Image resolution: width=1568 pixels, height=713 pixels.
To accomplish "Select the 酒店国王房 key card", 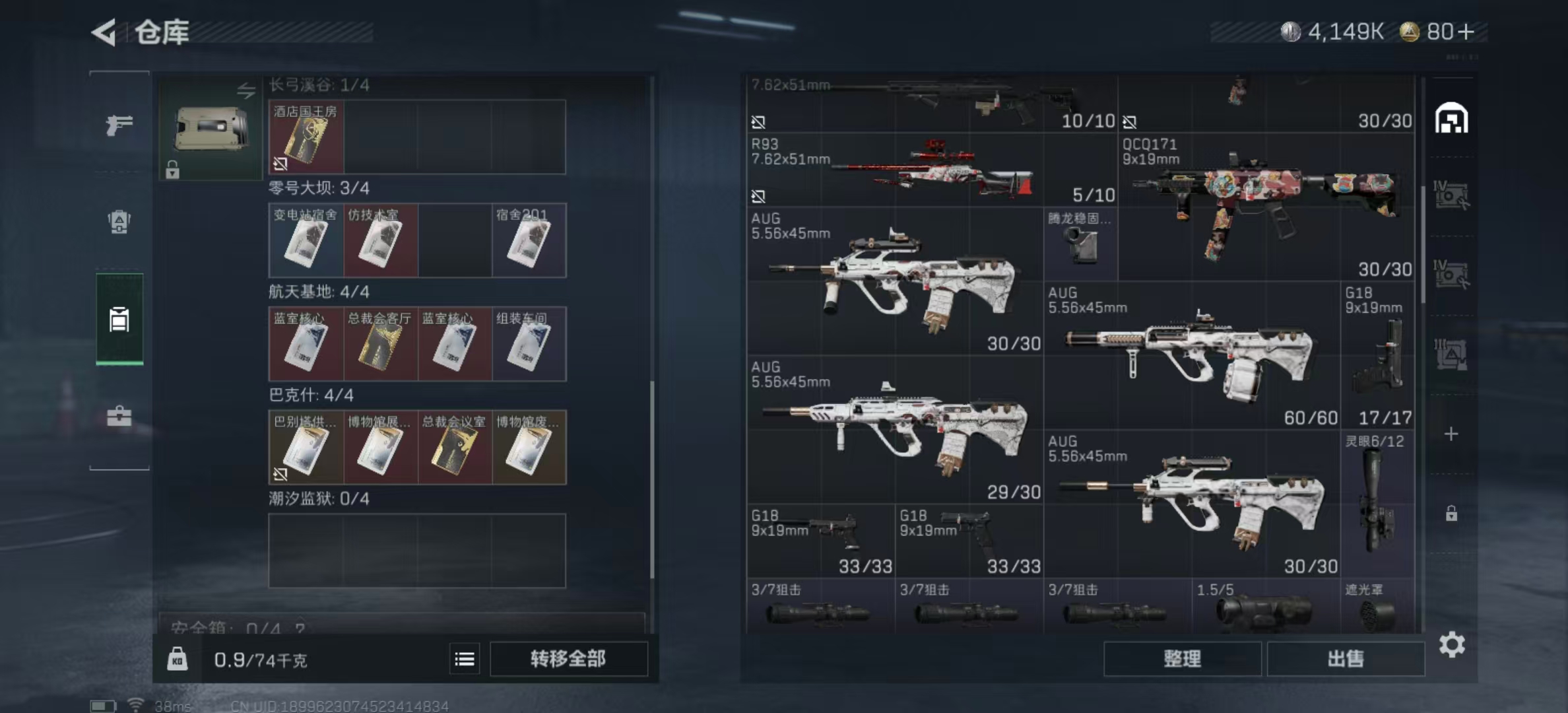I will tap(306, 137).
